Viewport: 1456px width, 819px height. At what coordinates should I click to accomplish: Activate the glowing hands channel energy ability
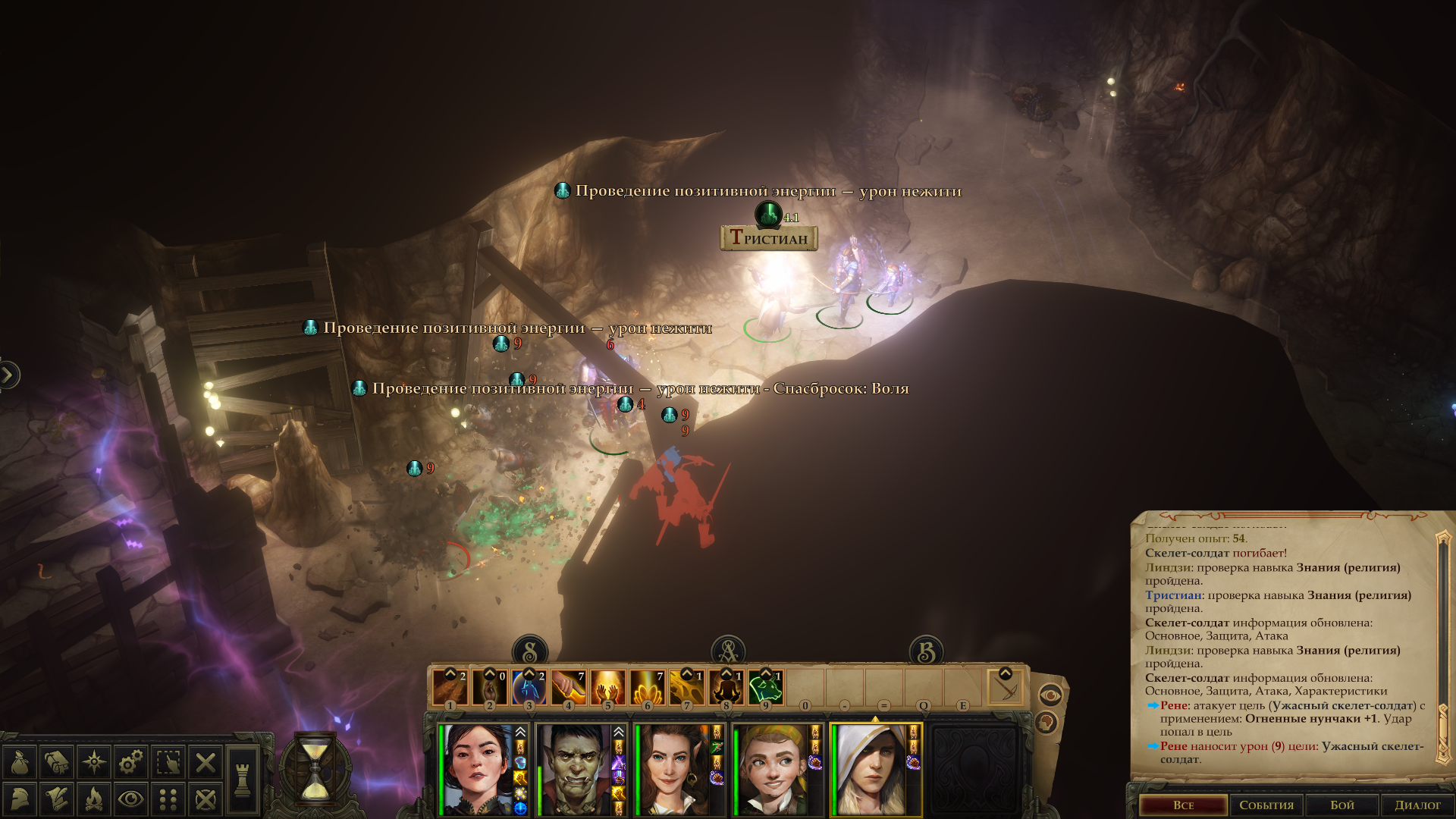pos(607,688)
